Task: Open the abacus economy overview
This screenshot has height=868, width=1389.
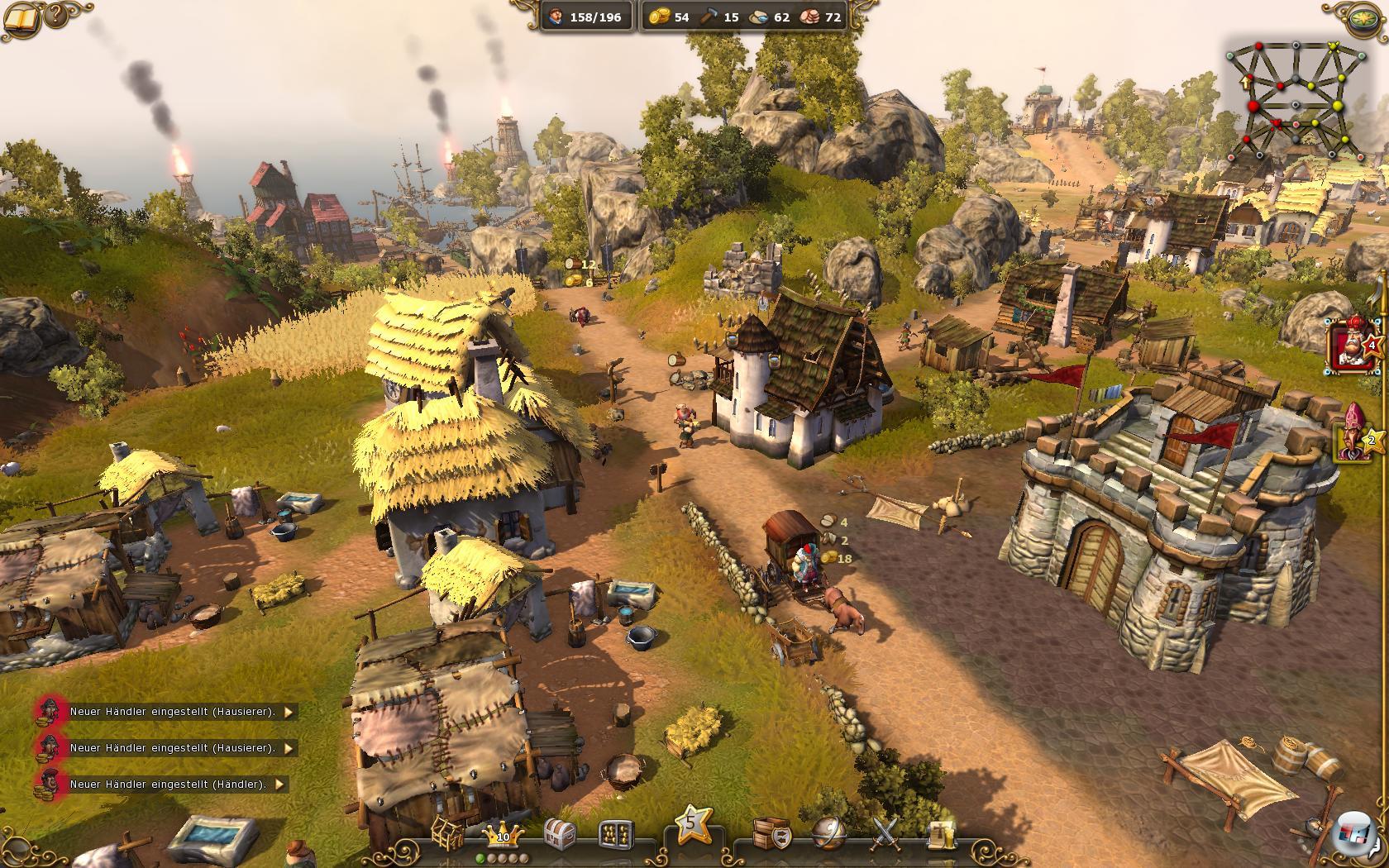Action: (615, 834)
